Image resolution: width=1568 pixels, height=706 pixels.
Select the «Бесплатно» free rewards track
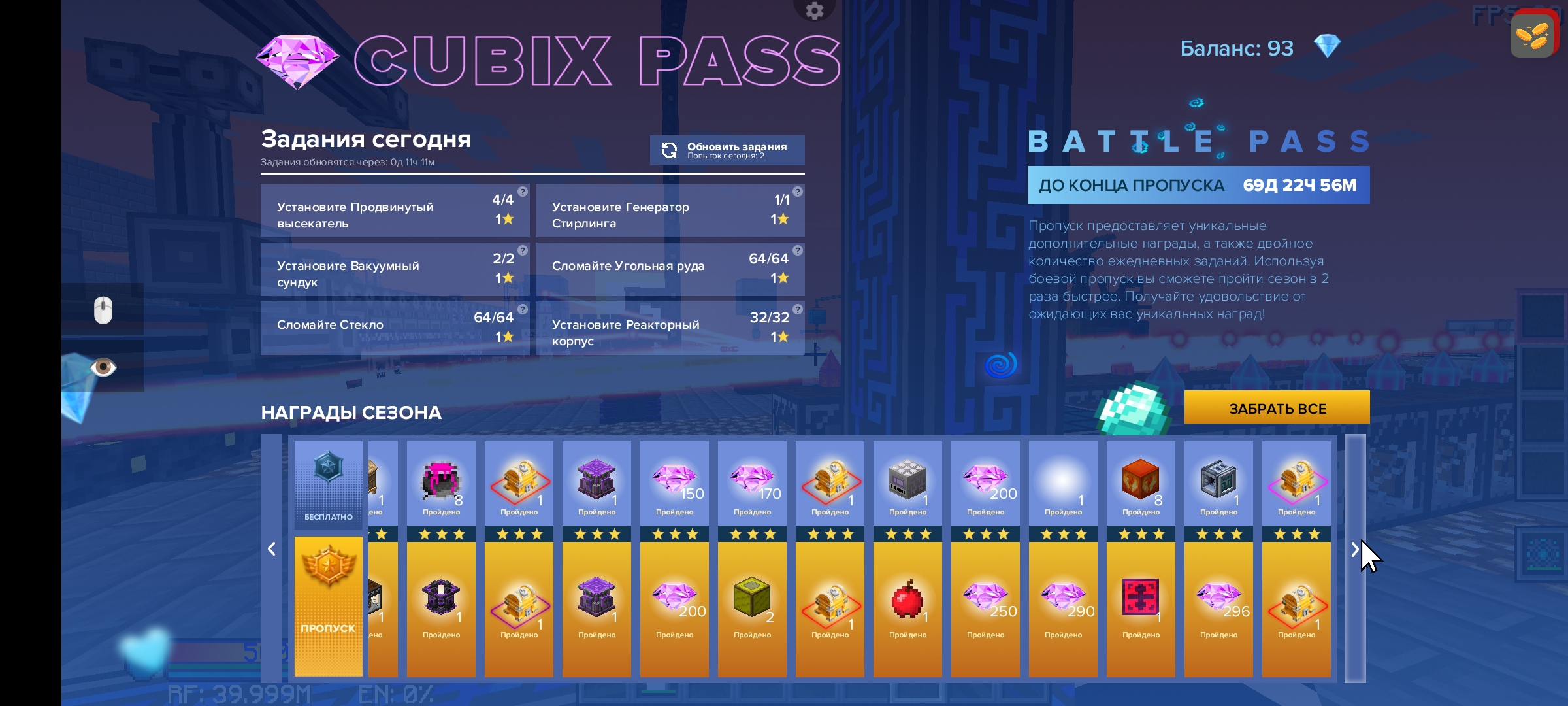328,484
